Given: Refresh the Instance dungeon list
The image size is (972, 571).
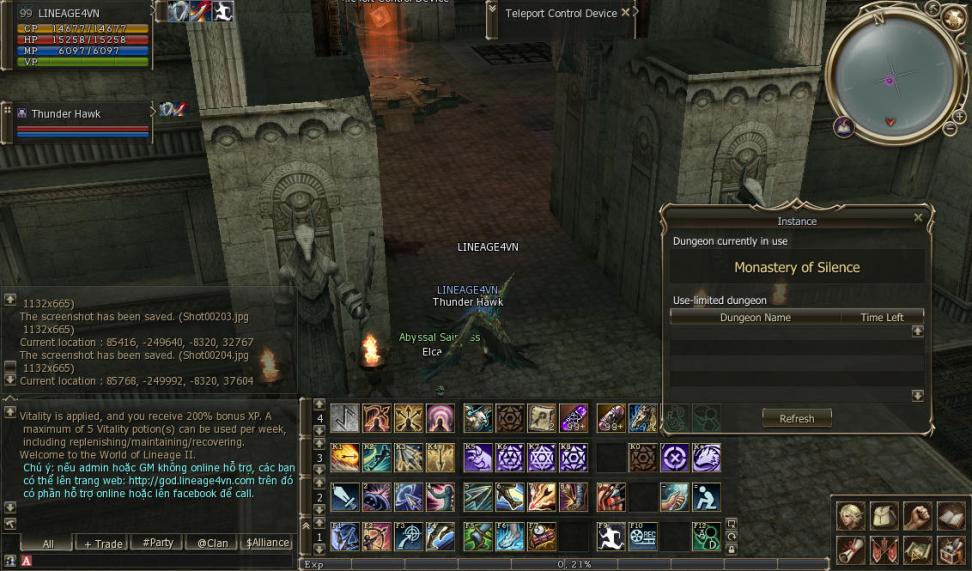Looking at the screenshot, I should tap(796, 419).
